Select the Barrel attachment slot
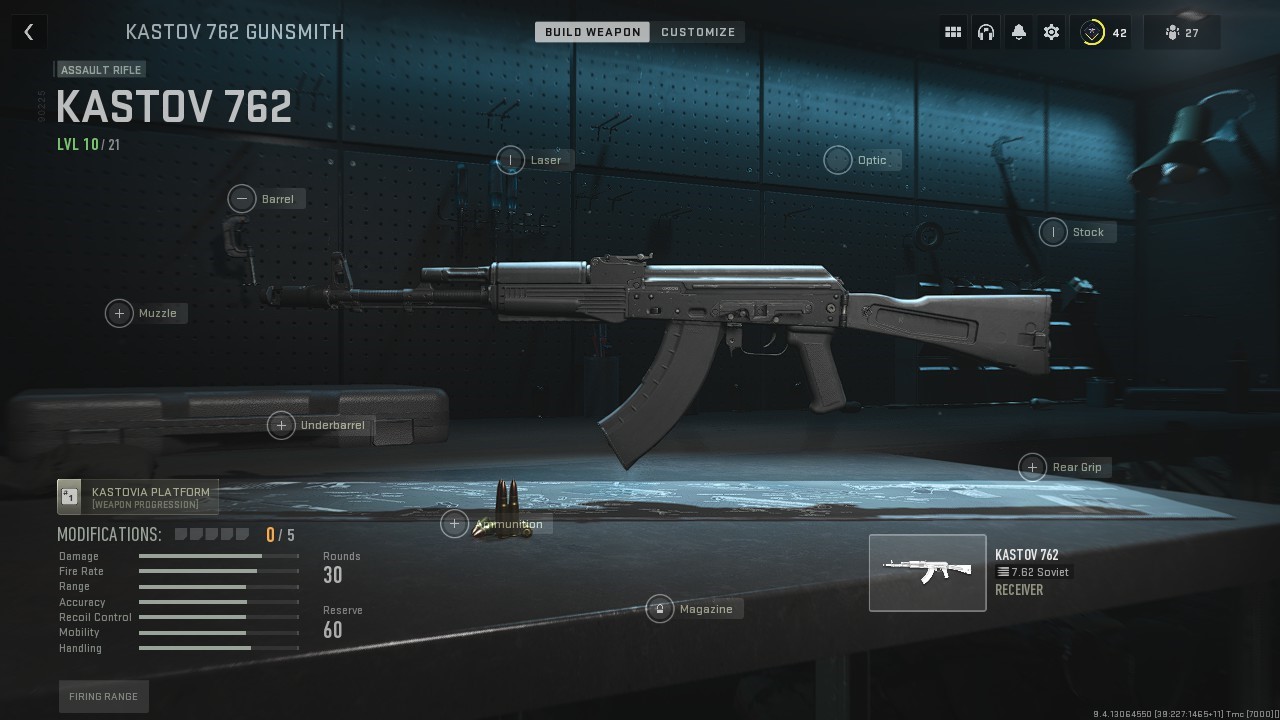Screen dimensions: 1280x720 point(242,199)
